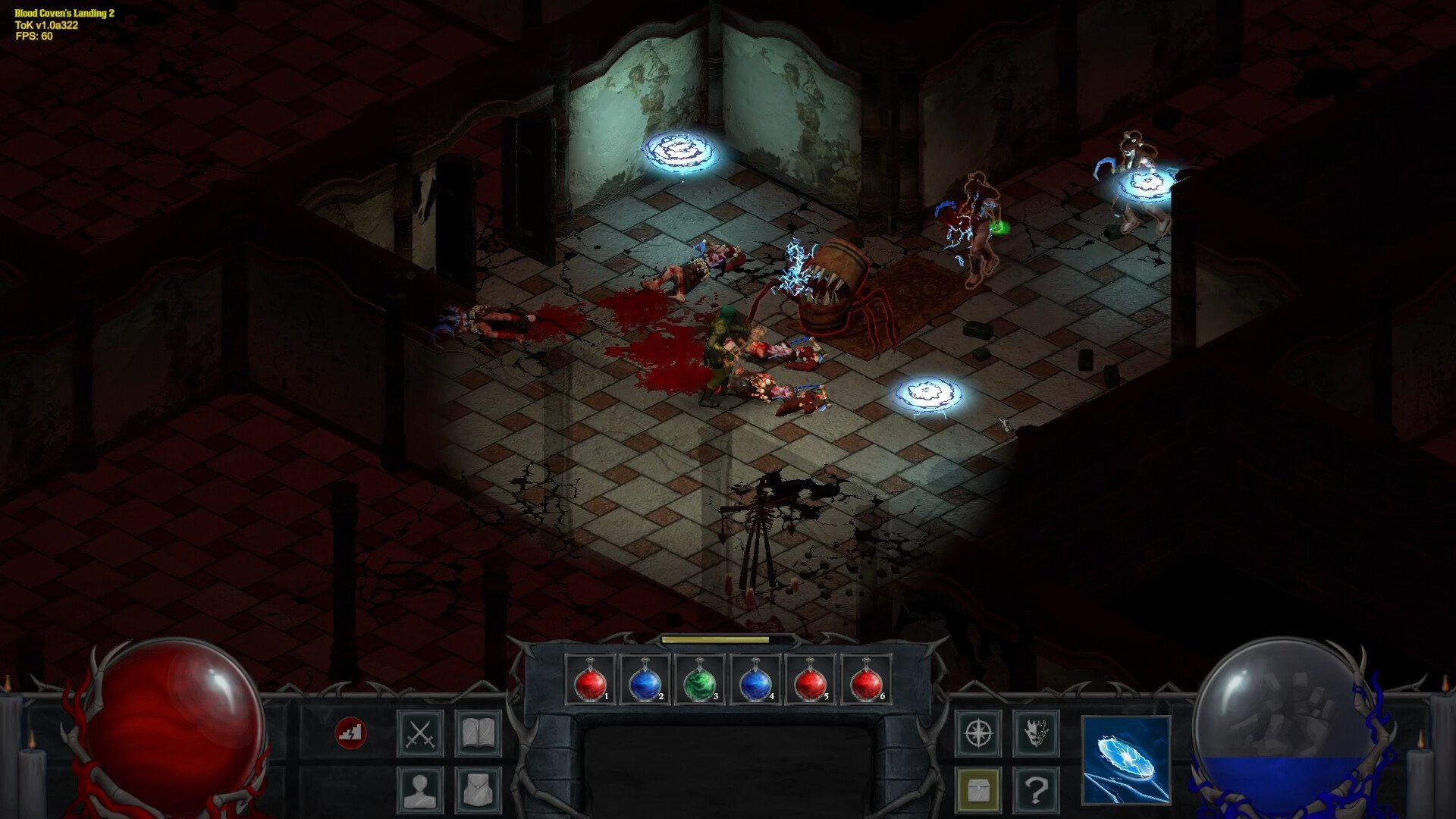
Task: Click the red potion in slot 6
Action: (866, 680)
